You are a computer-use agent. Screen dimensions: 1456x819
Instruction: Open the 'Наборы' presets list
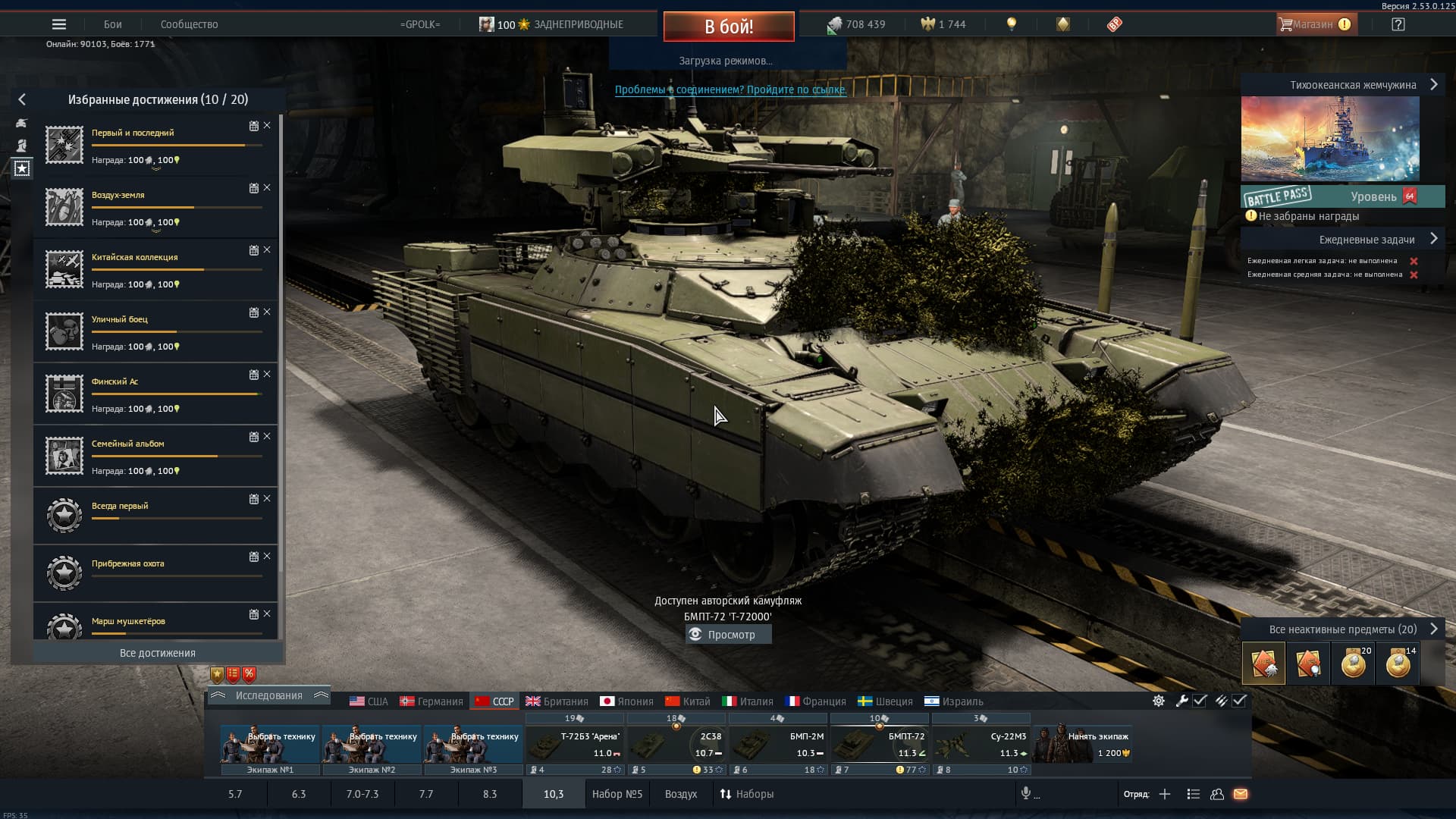[747, 794]
